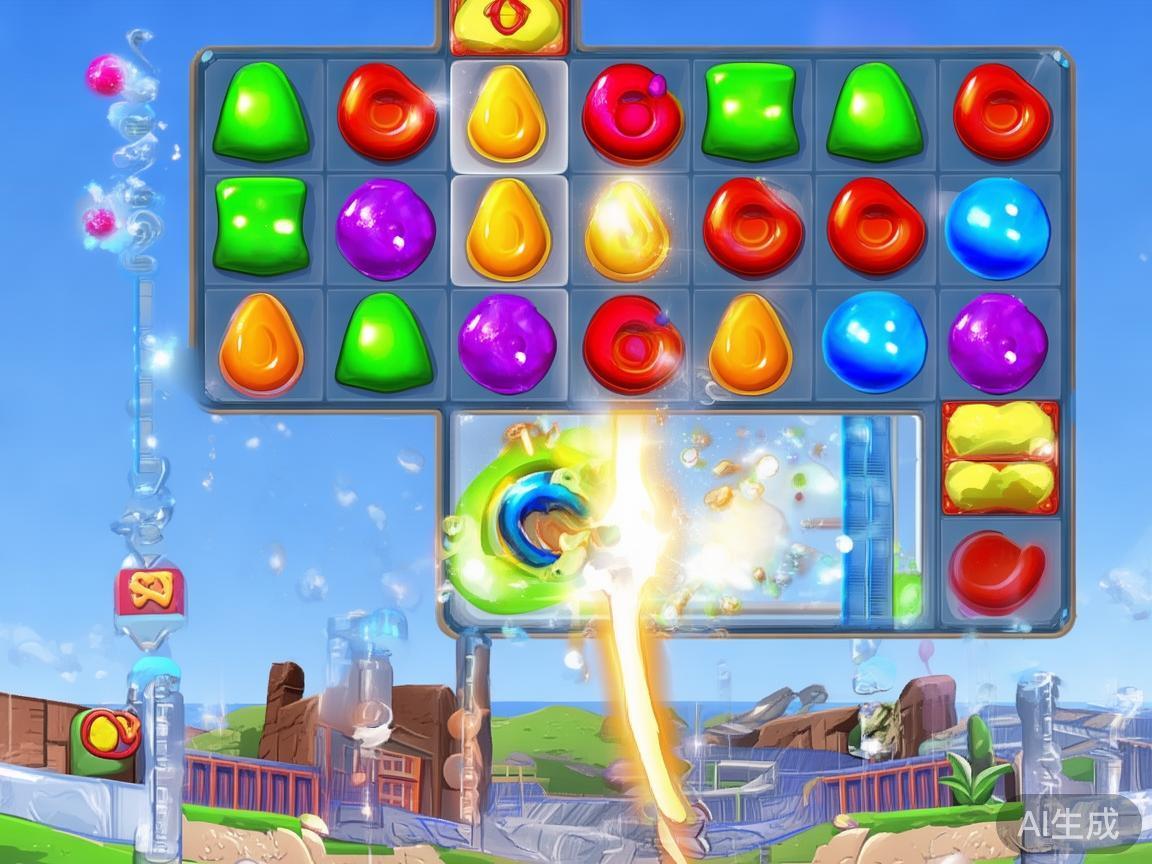Screen dimensions: 1152x864
Task: Pick the green square candy beside the purple ball
Action: [x=260, y=225]
